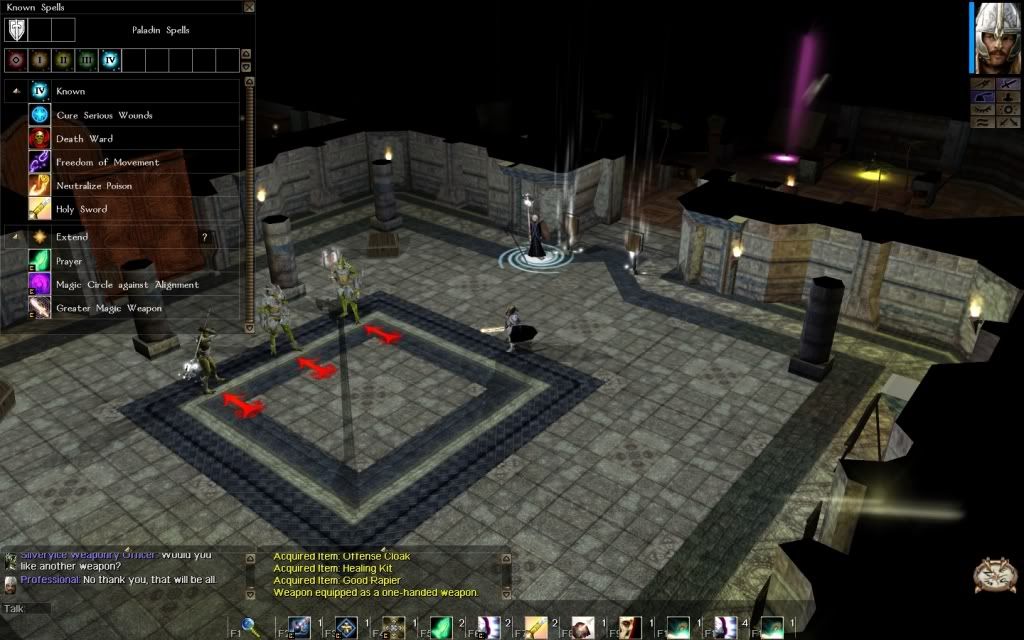1024x640 pixels.
Task: Use the magnifying glass hotbar slot
Action: (x=252, y=628)
